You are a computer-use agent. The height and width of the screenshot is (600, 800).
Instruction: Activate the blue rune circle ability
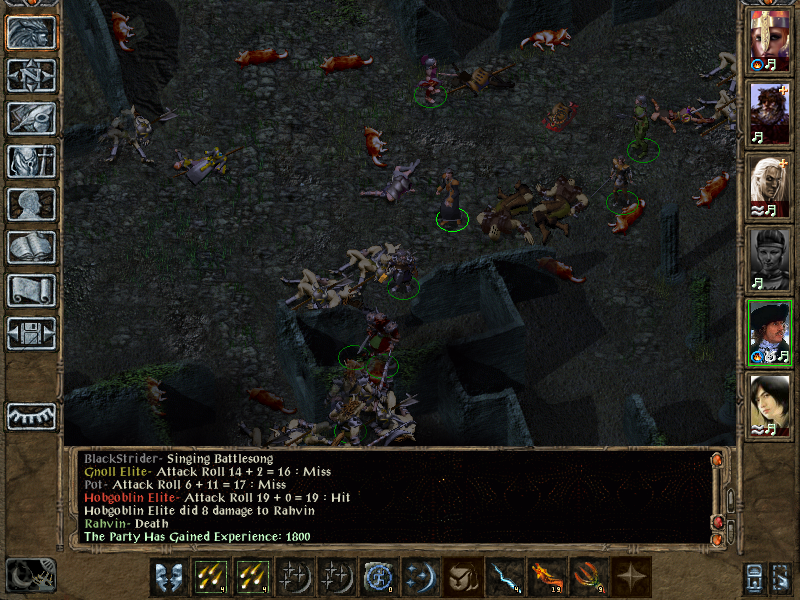tap(379, 577)
